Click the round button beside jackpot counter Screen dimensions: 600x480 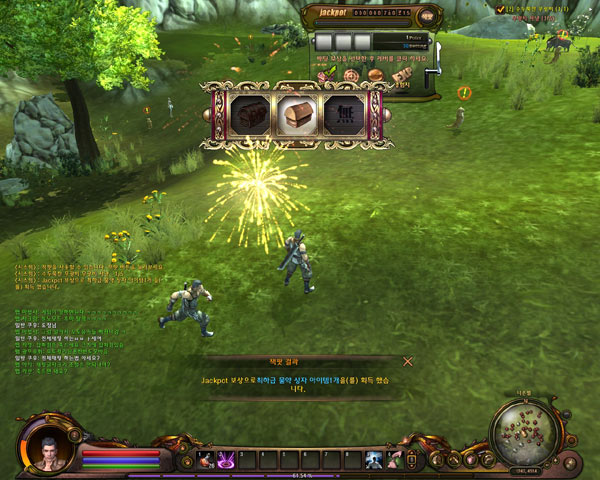427,15
